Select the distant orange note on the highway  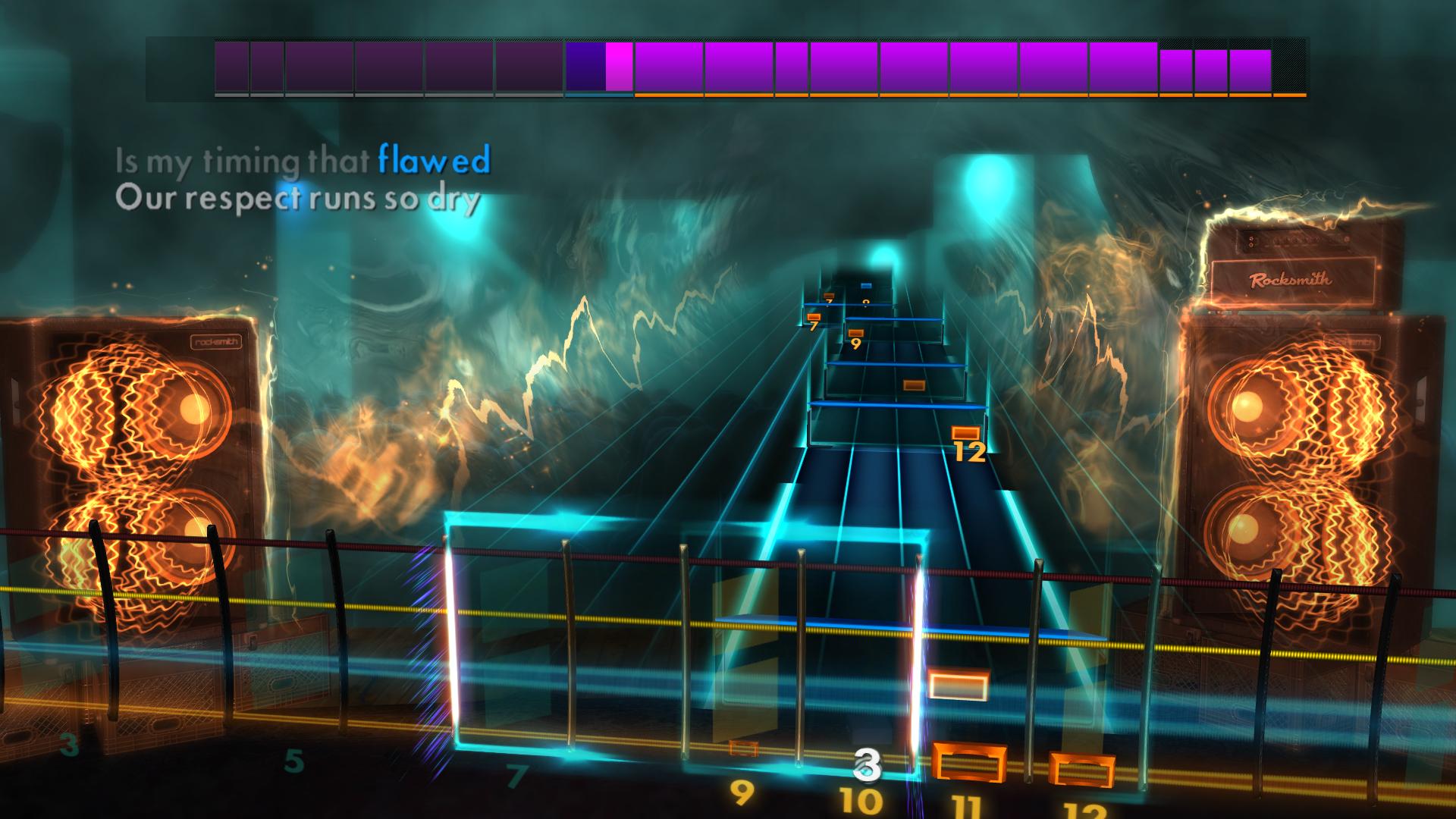click(914, 384)
